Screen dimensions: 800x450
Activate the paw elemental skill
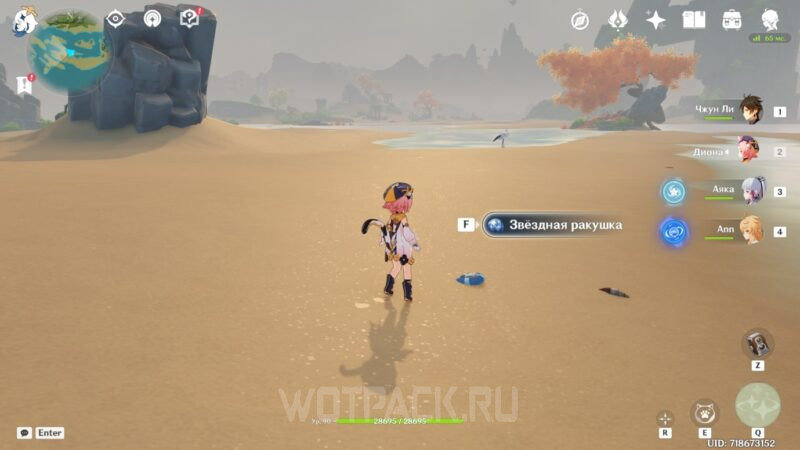704,412
